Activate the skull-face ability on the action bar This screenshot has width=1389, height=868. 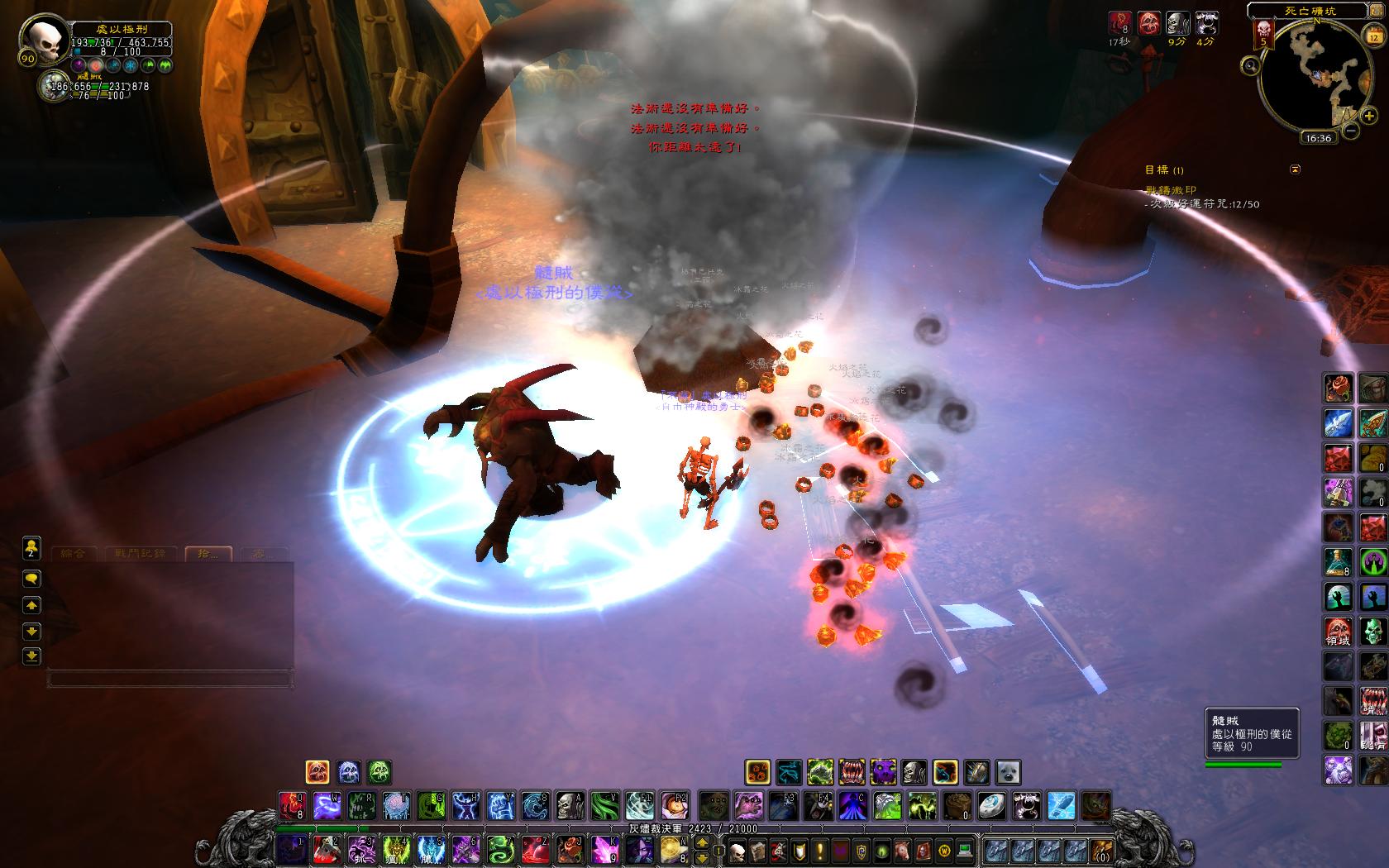(x=569, y=805)
